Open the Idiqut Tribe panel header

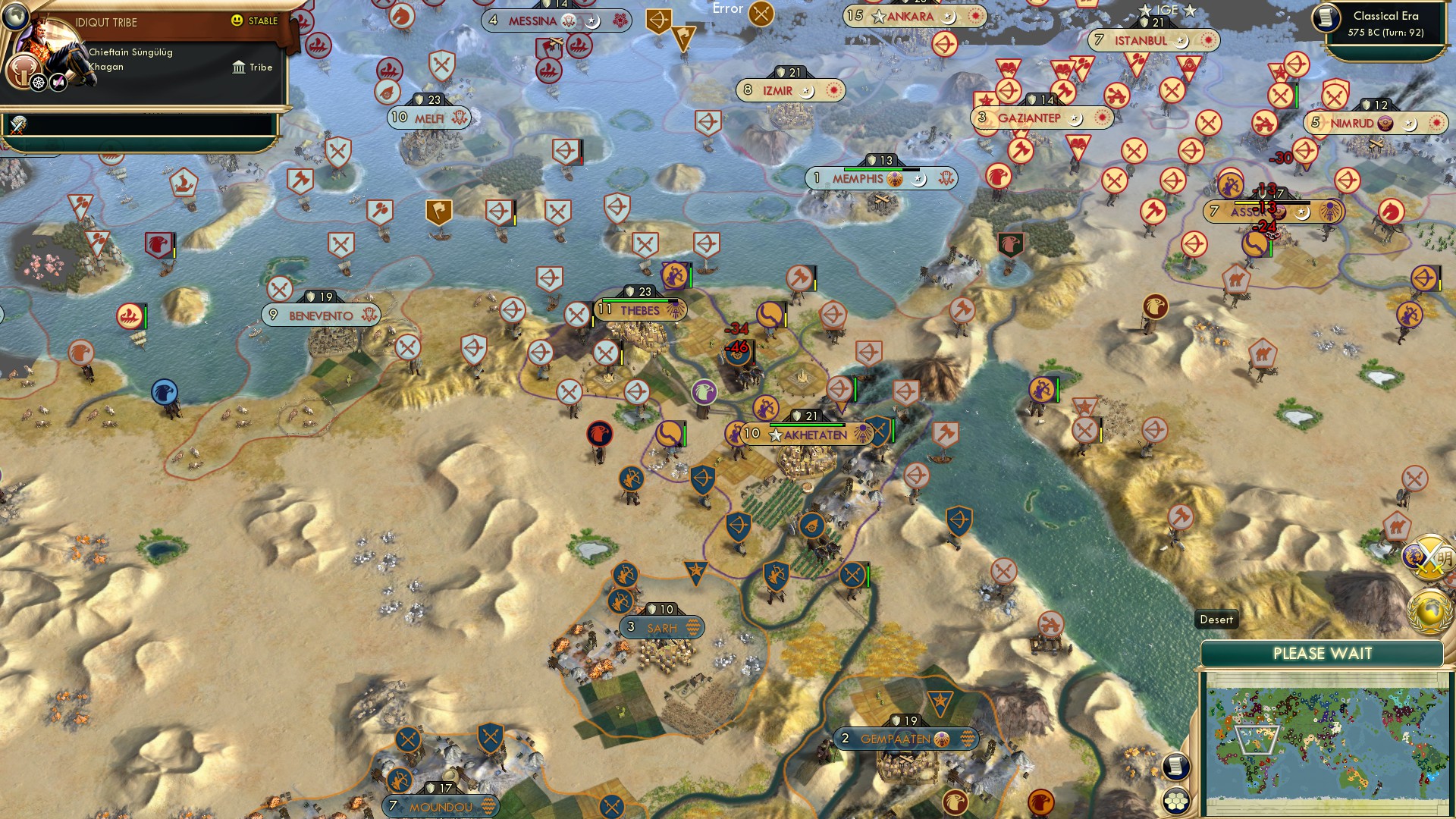click(106, 21)
